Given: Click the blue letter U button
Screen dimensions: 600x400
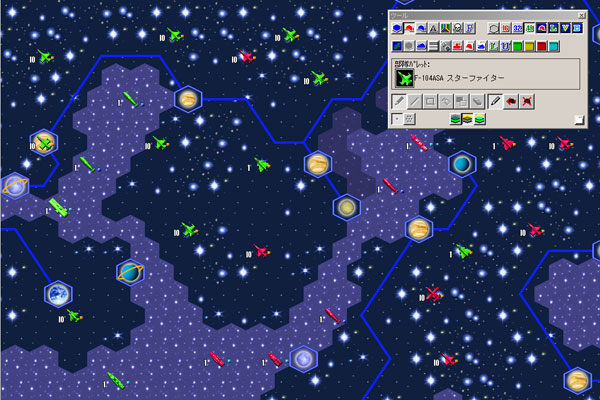Looking at the screenshot, I should [x=505, y=45].
